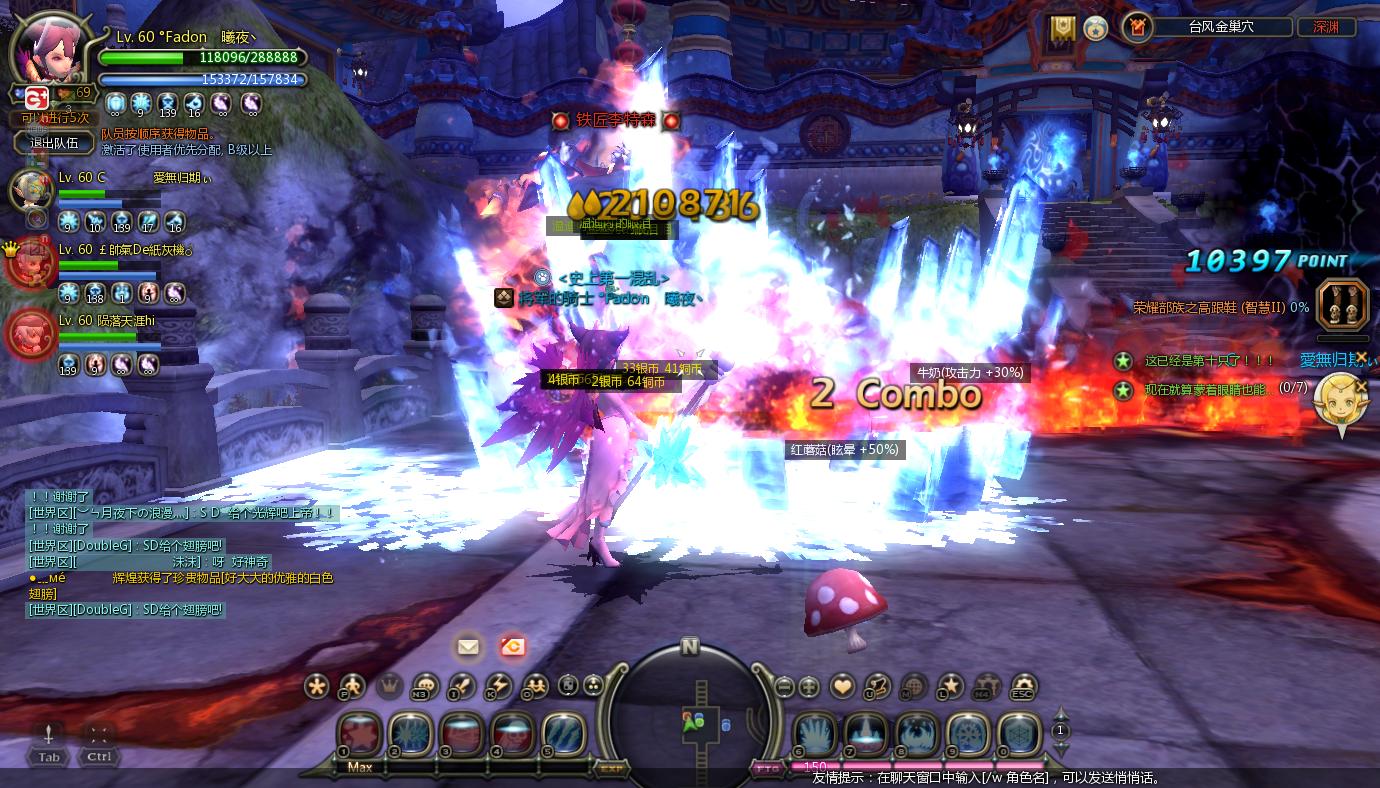
Task: Select party member 陨落天涯hi portrait
Action: pos(30,334)
